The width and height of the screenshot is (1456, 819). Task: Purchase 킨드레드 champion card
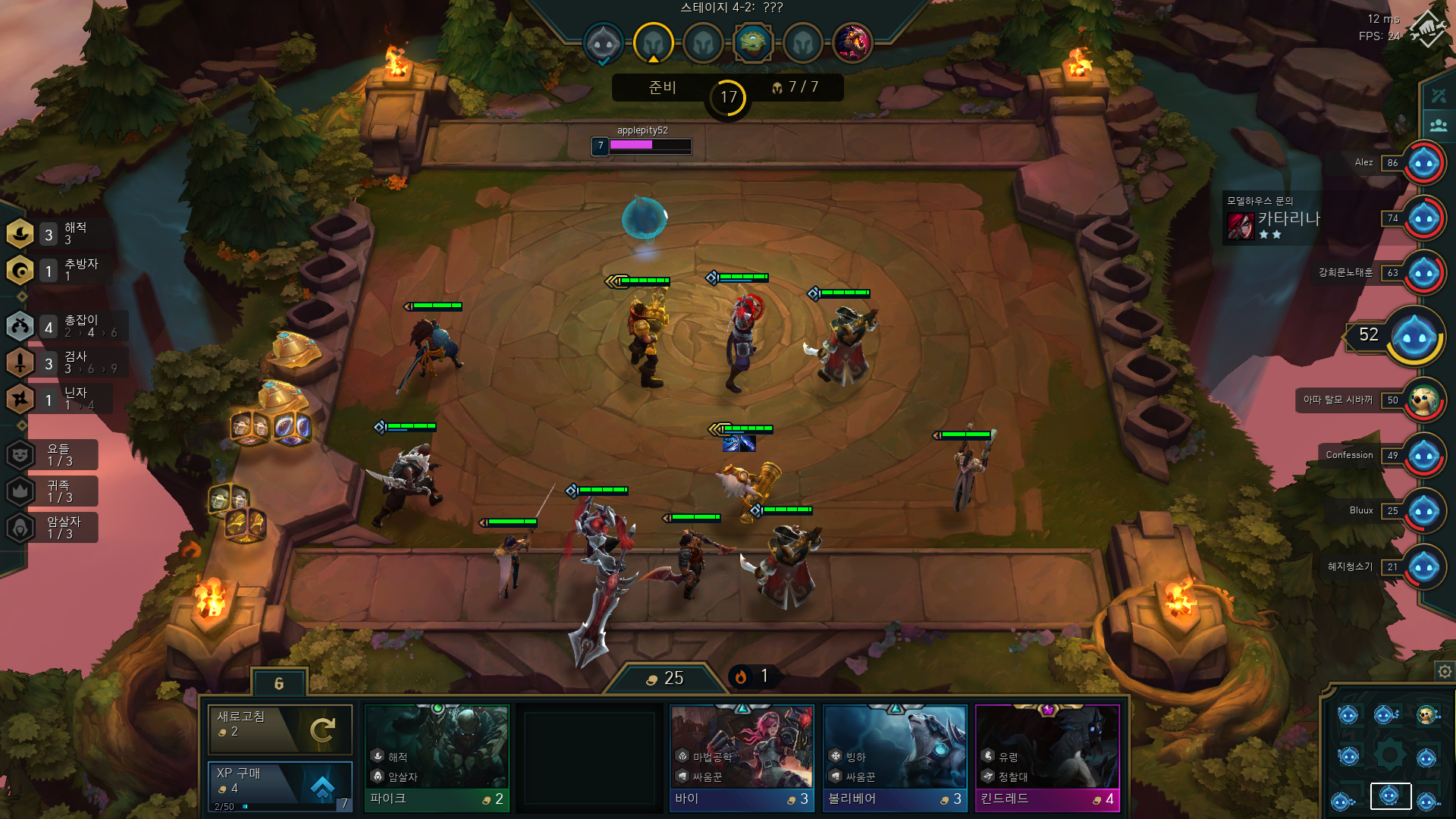(x=1047, y=758)
